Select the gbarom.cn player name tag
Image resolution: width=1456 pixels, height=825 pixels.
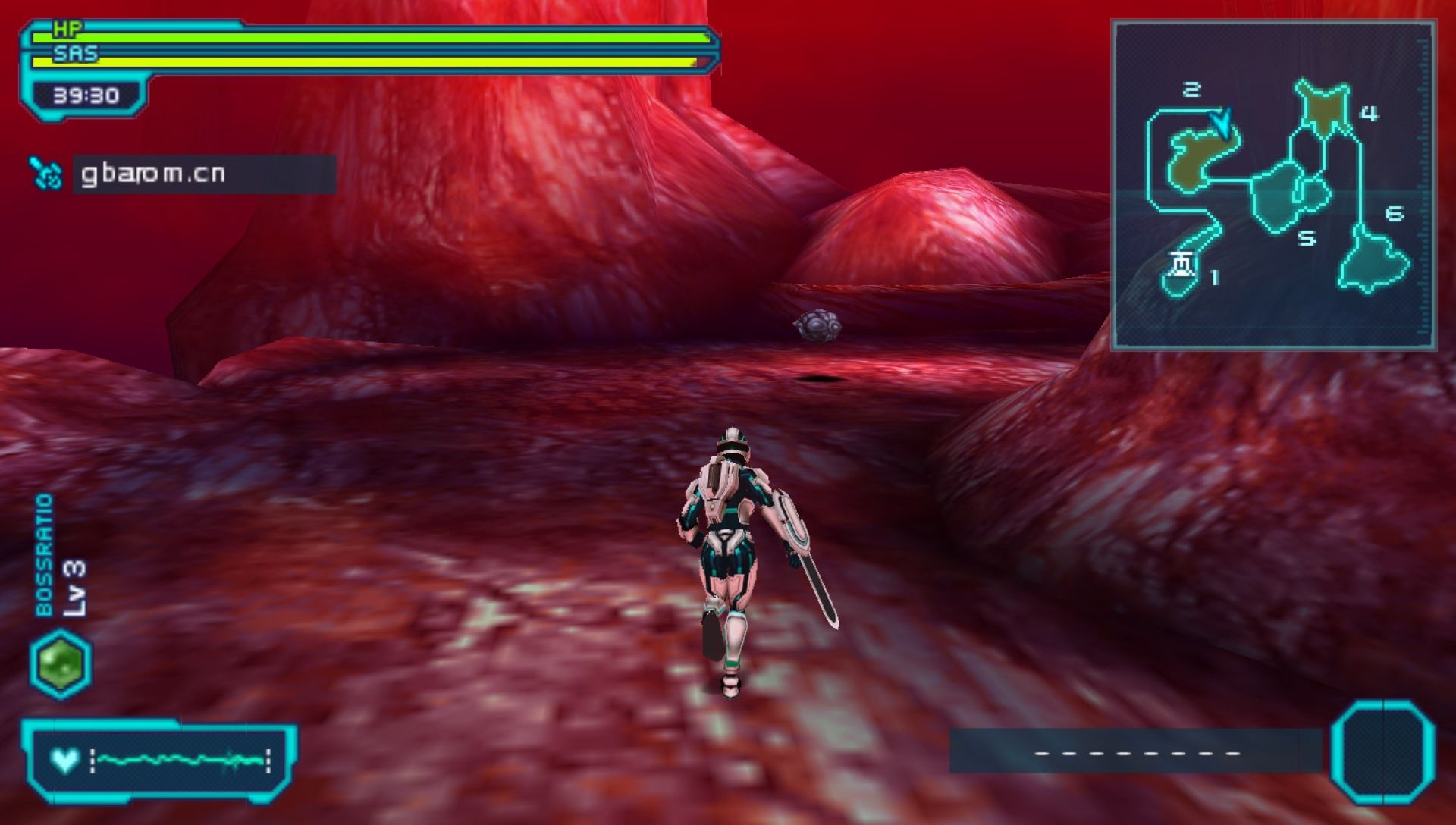coord(204,174)
